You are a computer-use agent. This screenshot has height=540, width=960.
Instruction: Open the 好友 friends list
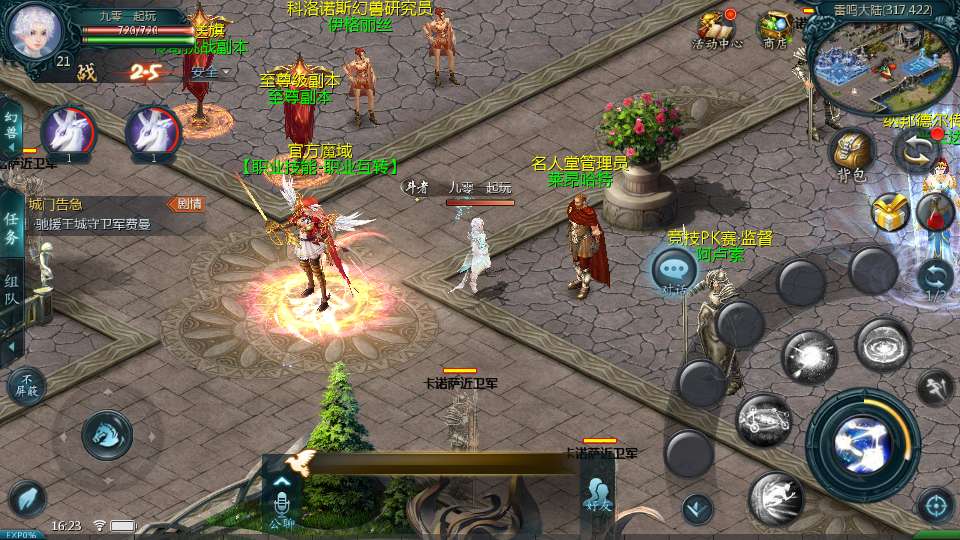[597, 497]
